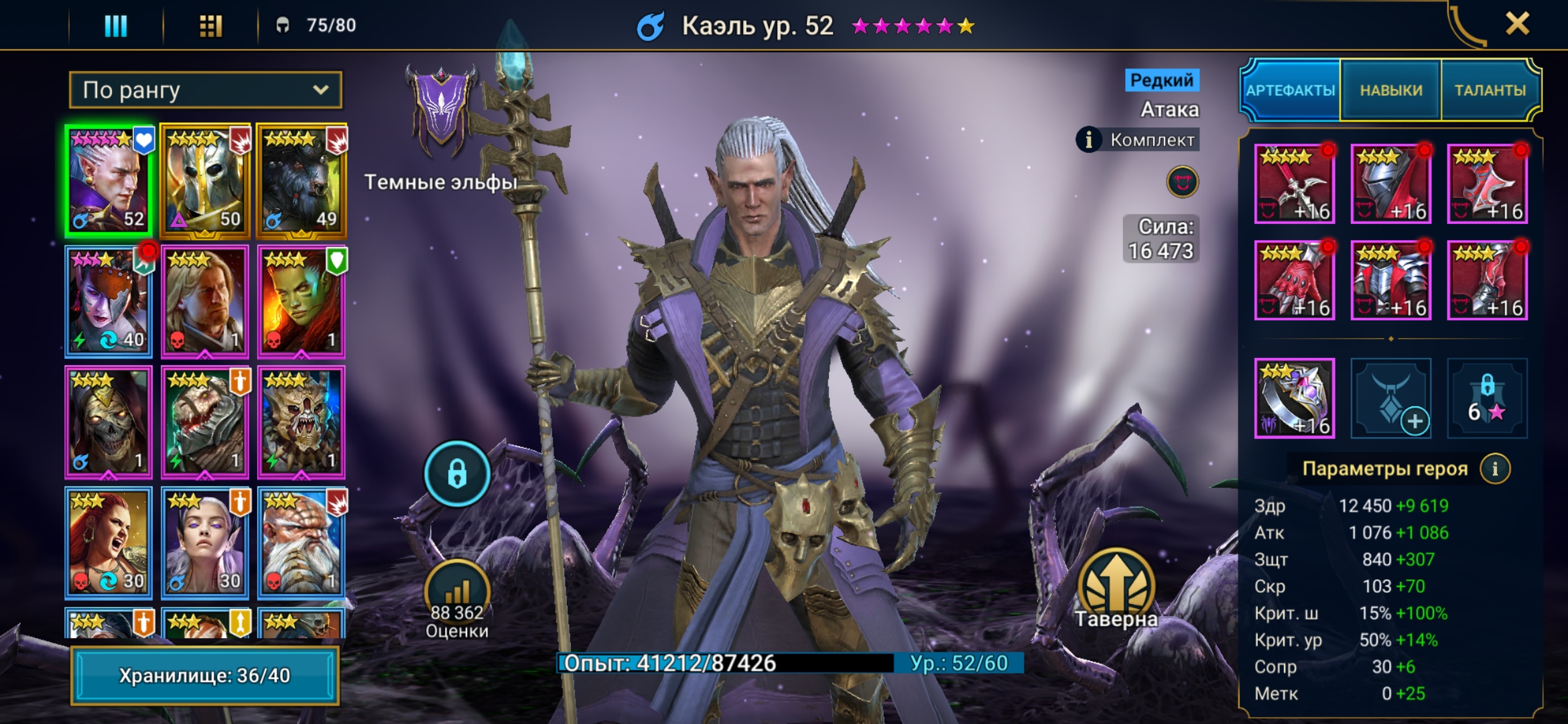Pick the level 49 dark beast champion
Viewport: 1568px width, 724px height.
[x=301, y=181]
